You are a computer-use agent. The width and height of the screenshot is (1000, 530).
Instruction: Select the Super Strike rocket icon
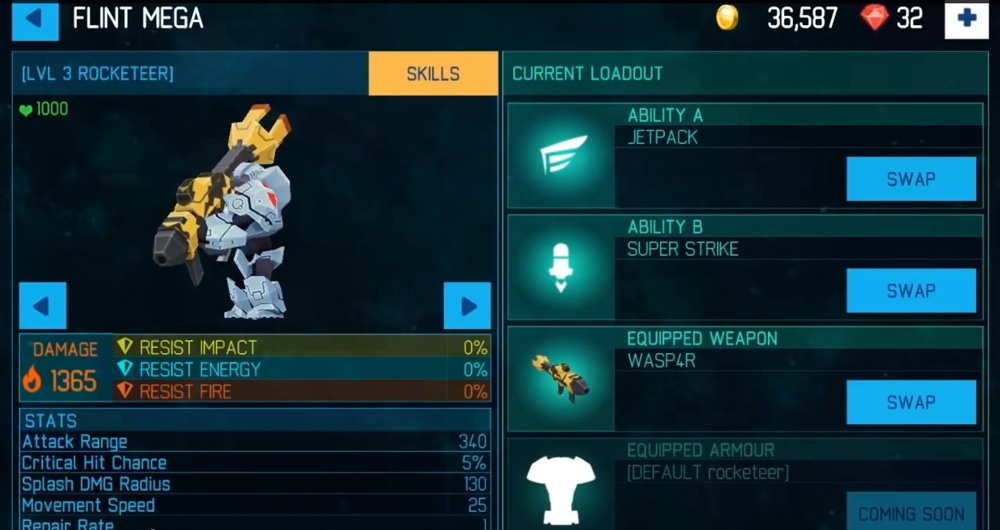pos(560,268)
